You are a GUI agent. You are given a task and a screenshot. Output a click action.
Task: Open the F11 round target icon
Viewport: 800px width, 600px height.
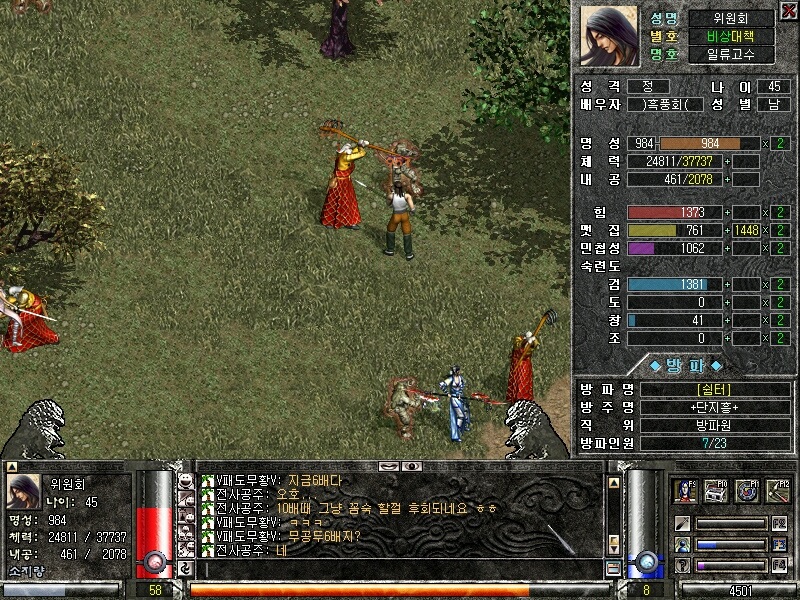pos(747,490)
